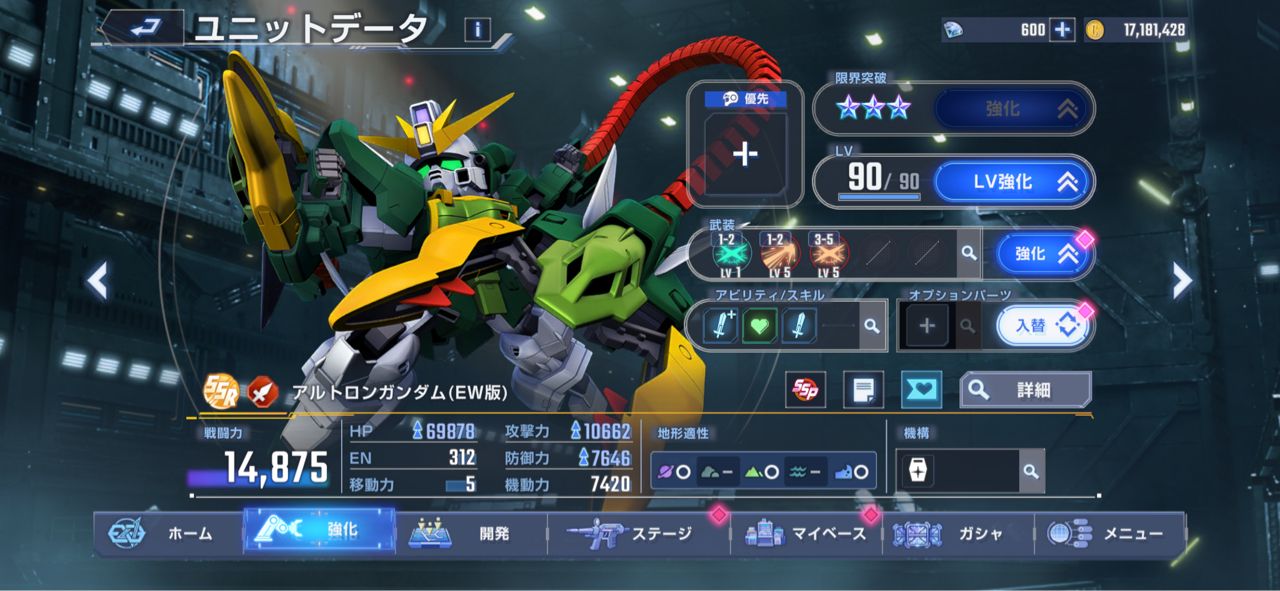Add diamonds with the plus button
1280x591 pixels.
tap(1062, 30)
